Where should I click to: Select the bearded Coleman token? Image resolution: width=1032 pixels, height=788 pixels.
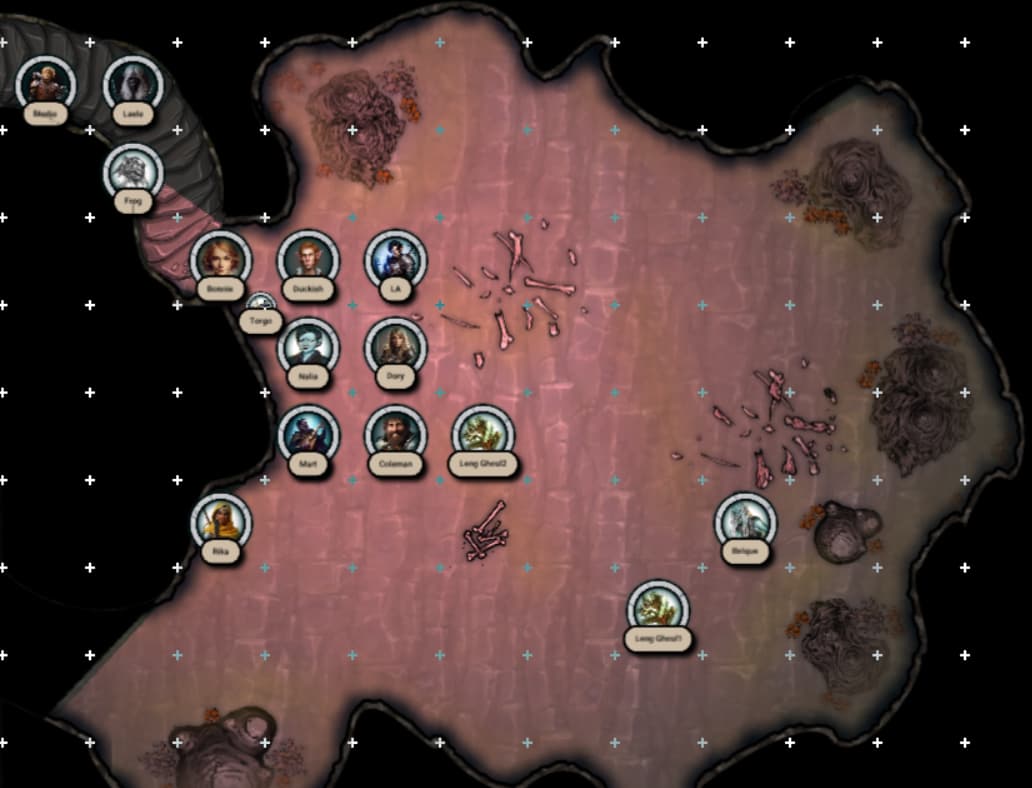(x=395, y=434)
